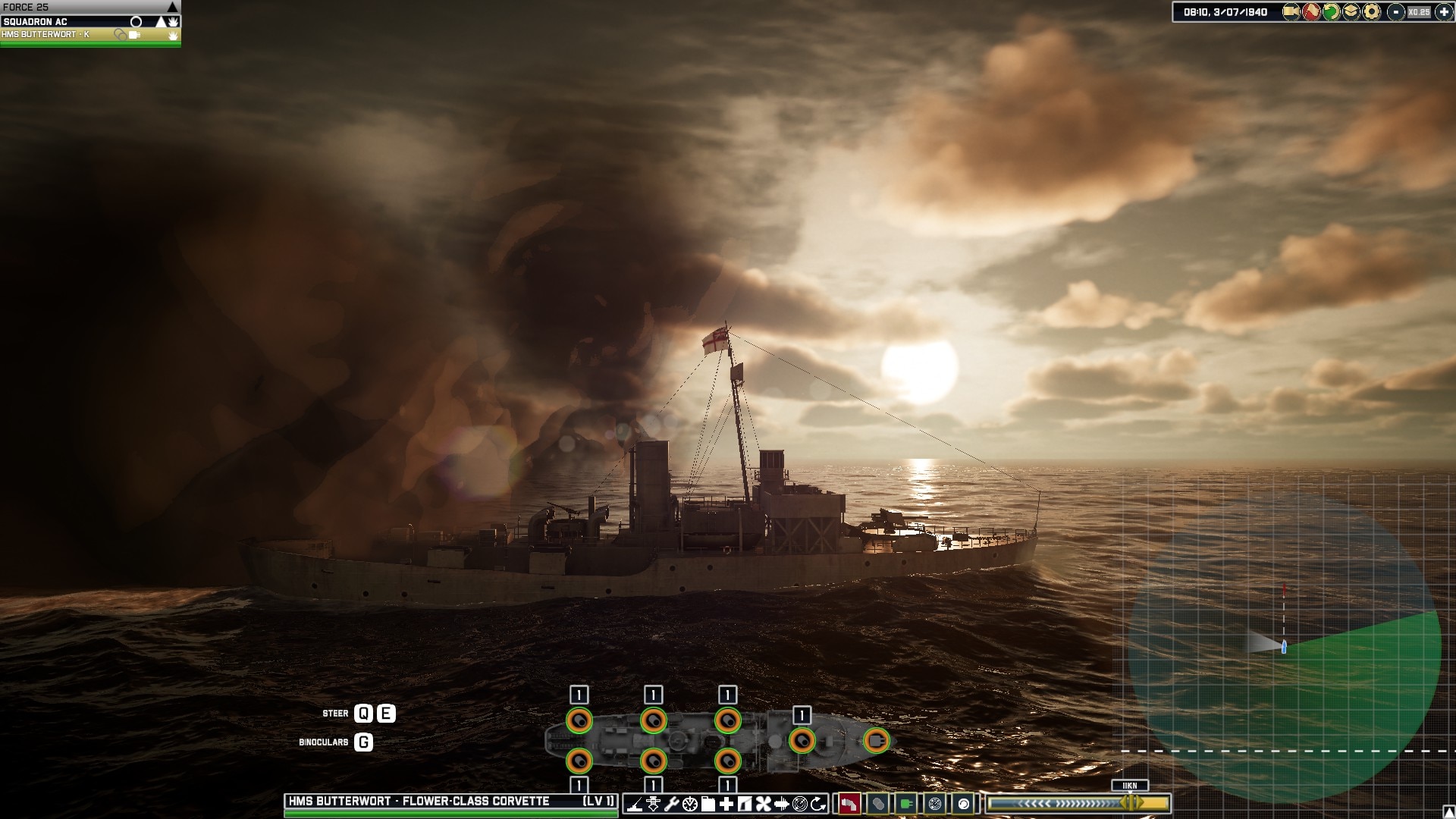Screen dimensions: 1456x819
Task: Select the propeller engine icon
Action: pos(763,803)
